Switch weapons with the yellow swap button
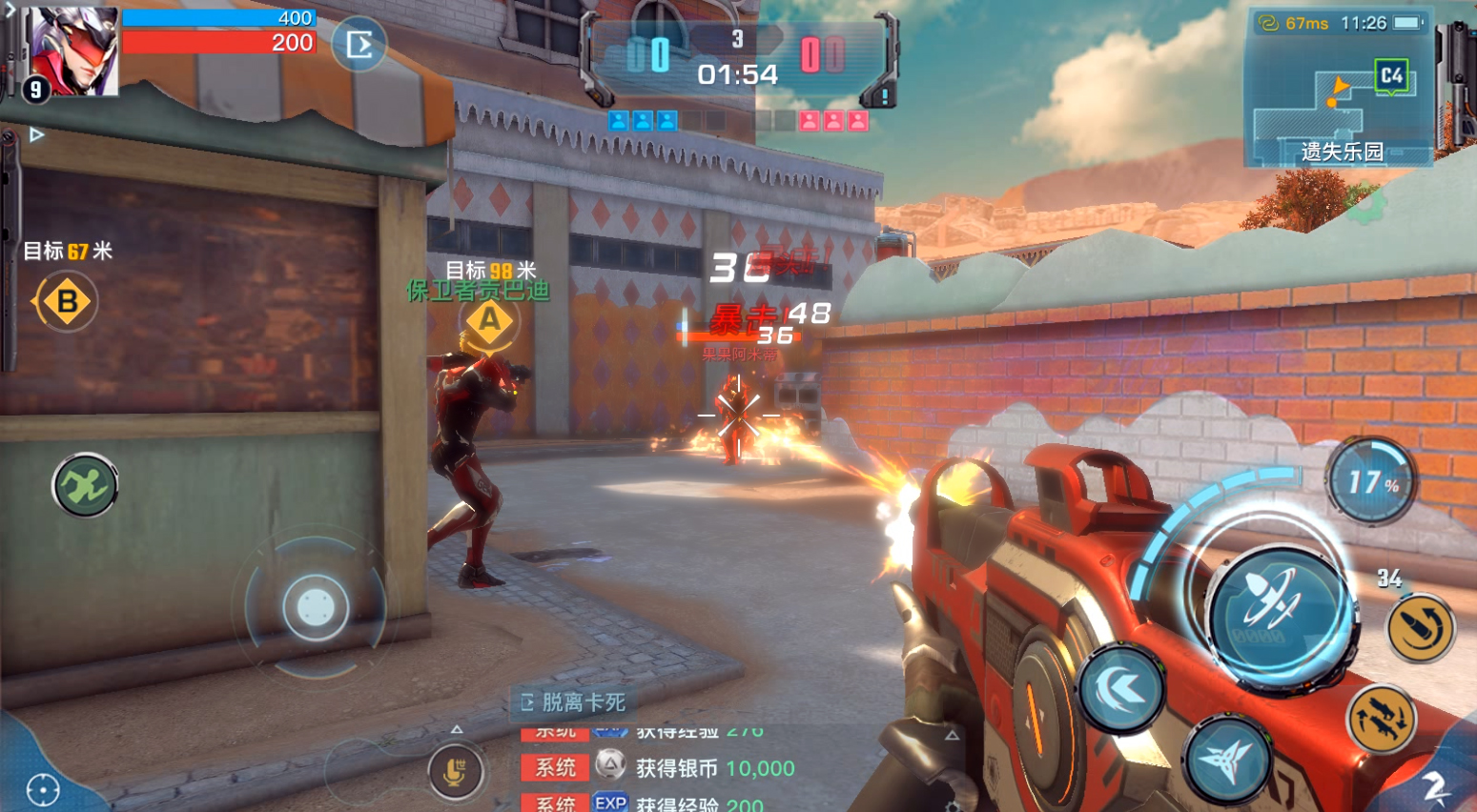 [1382, 720]
